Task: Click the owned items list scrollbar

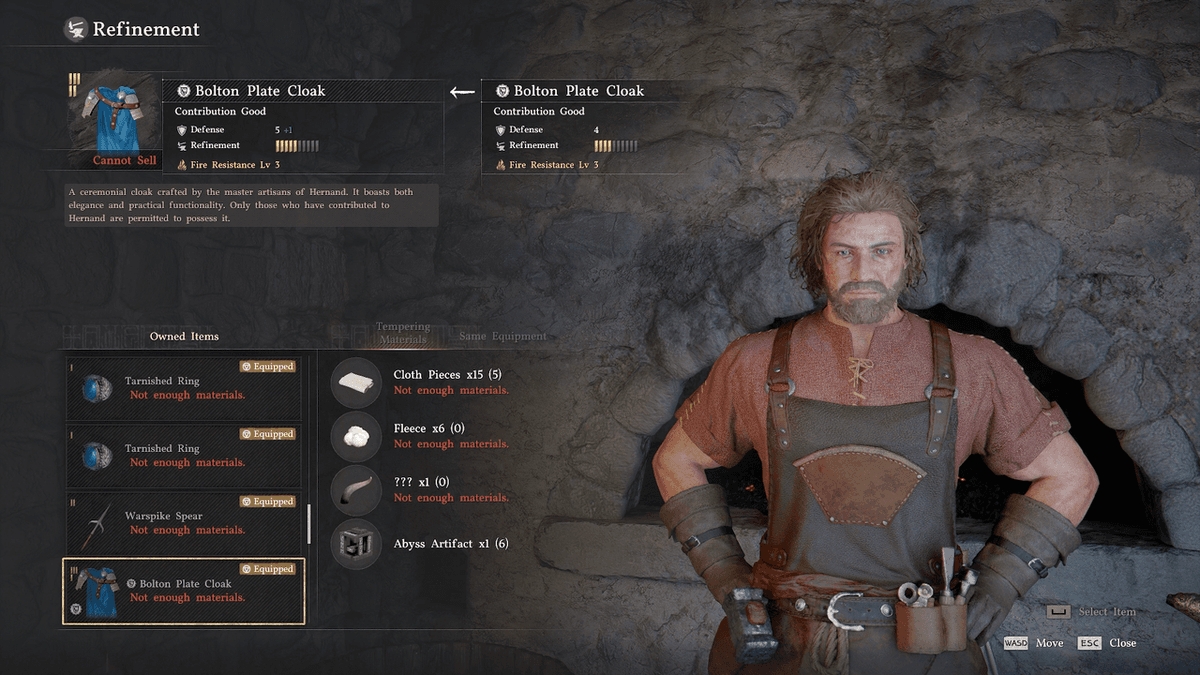Action: [309, 523]
